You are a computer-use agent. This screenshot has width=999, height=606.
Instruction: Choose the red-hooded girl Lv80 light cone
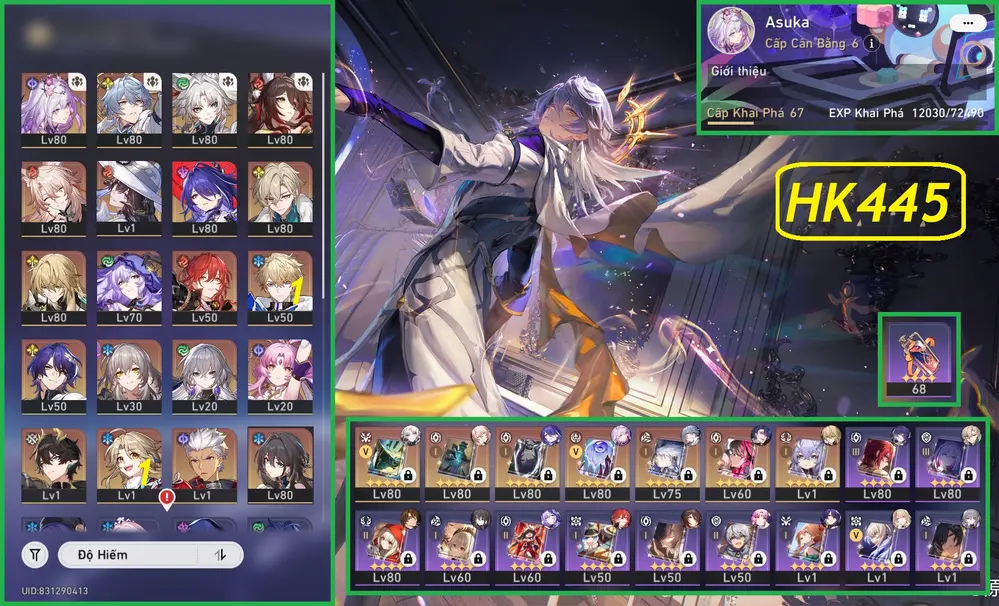[388, 547]
